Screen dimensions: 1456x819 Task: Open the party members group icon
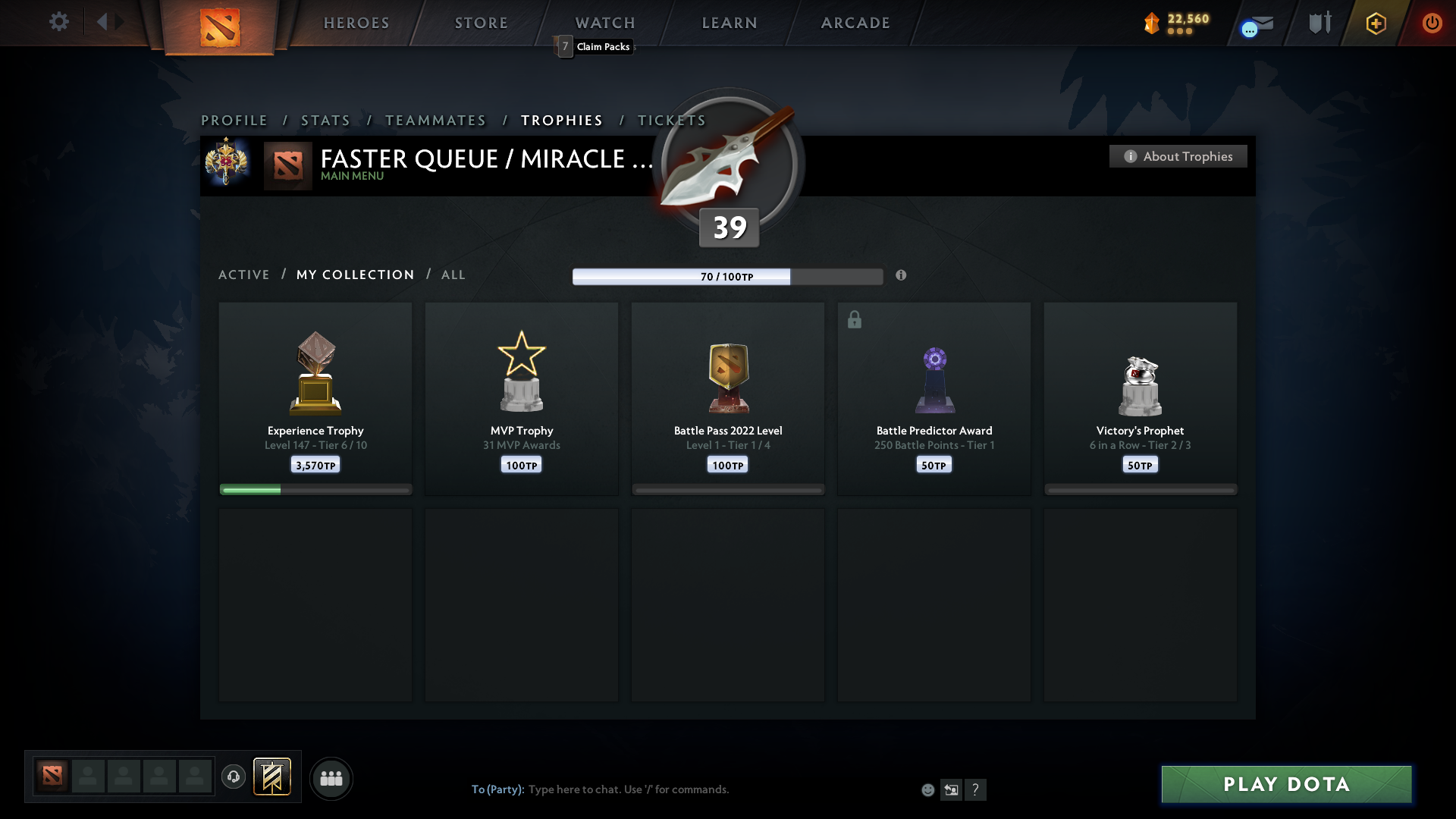[331, 778]
